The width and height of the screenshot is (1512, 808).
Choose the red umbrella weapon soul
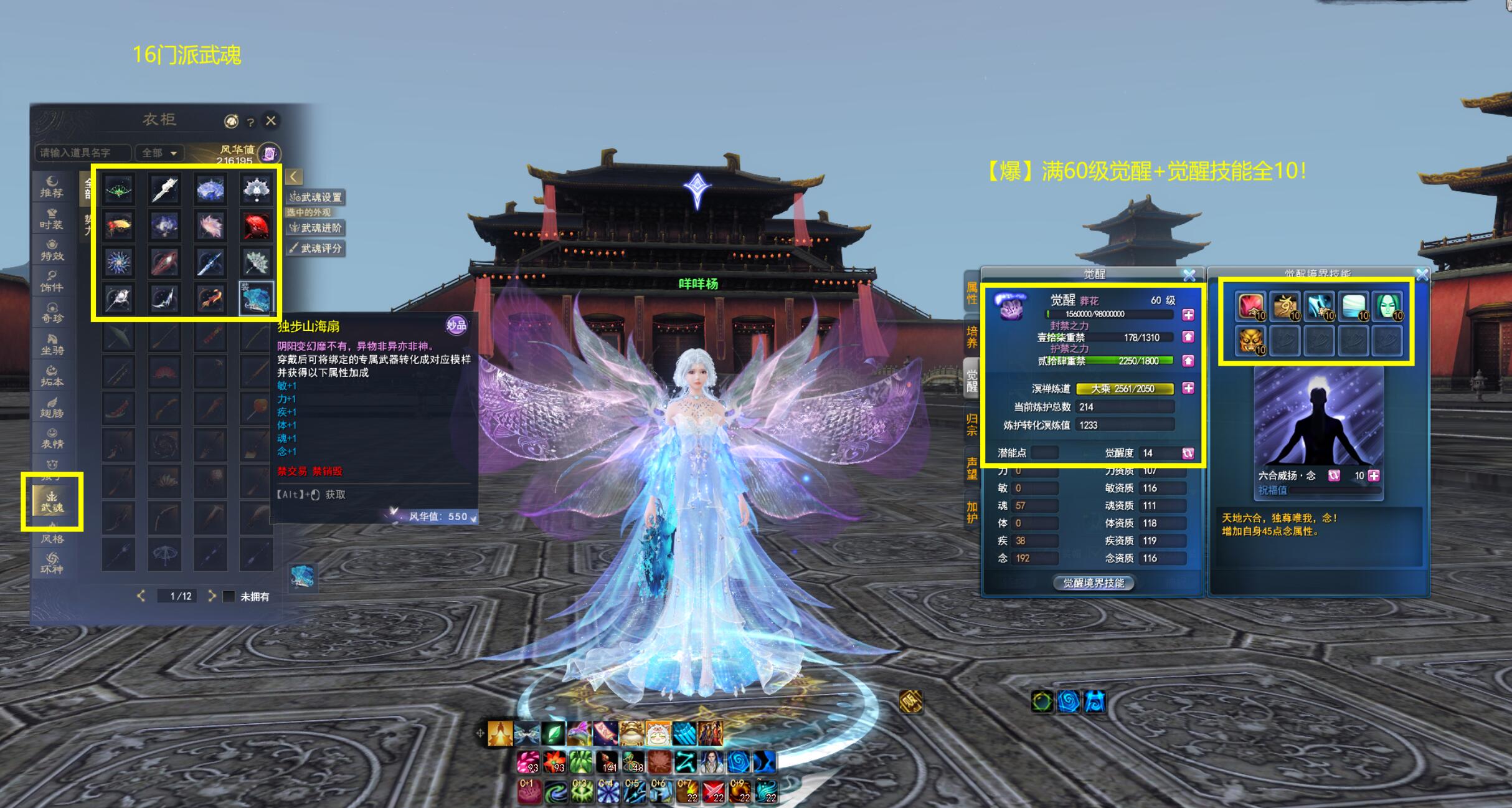[256, 226]
